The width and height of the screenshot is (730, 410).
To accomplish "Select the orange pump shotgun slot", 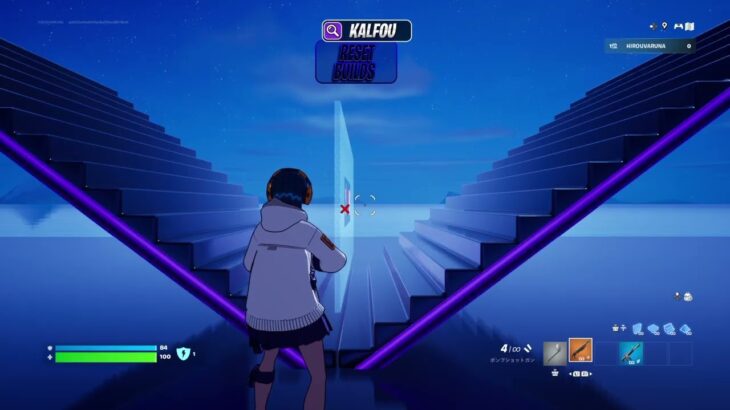I will pos(580,352).
